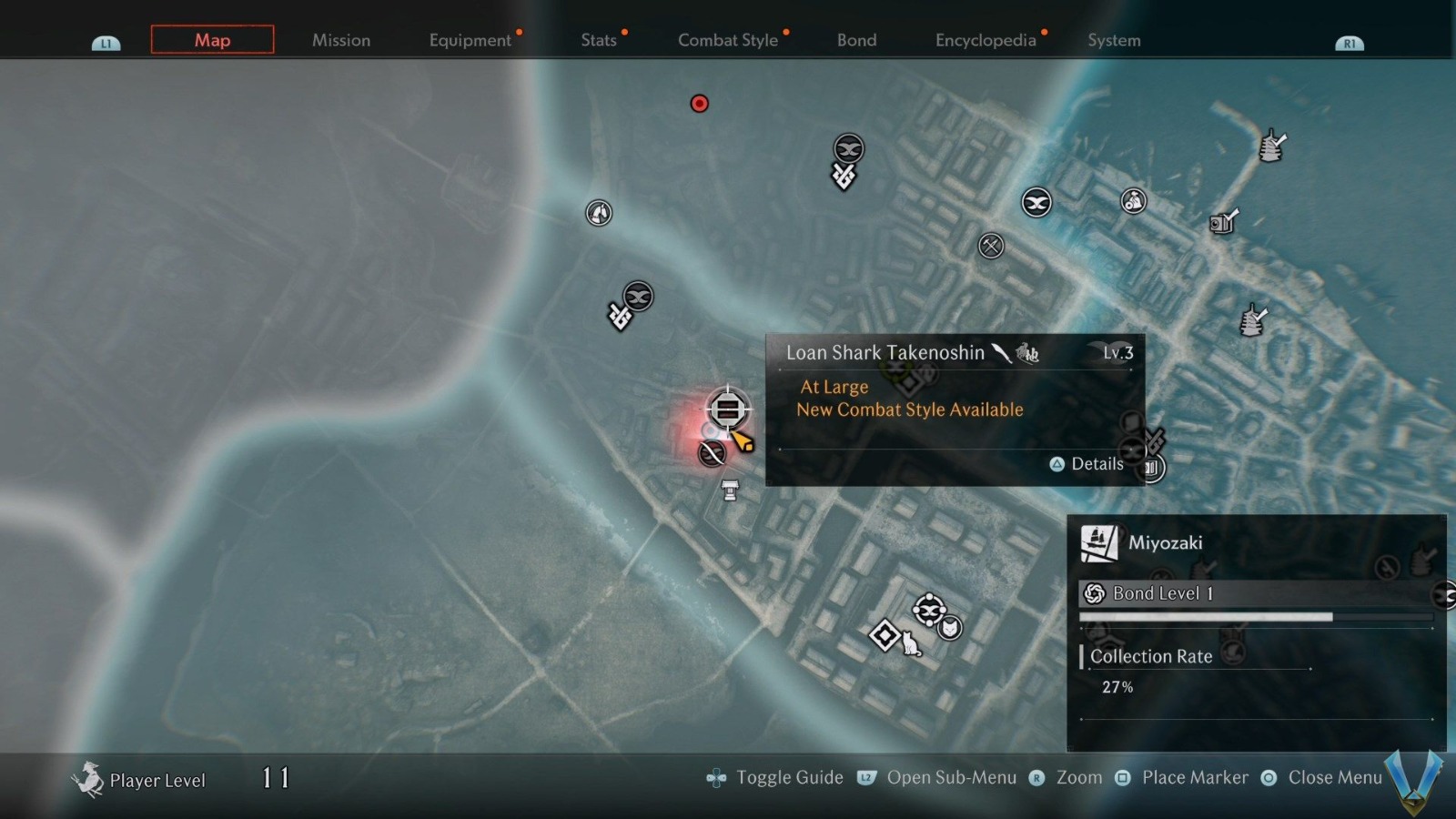Select the photograph spot icon with checkmark
This screenshot has width=1456, height=819.
(x=1223, y=223)
